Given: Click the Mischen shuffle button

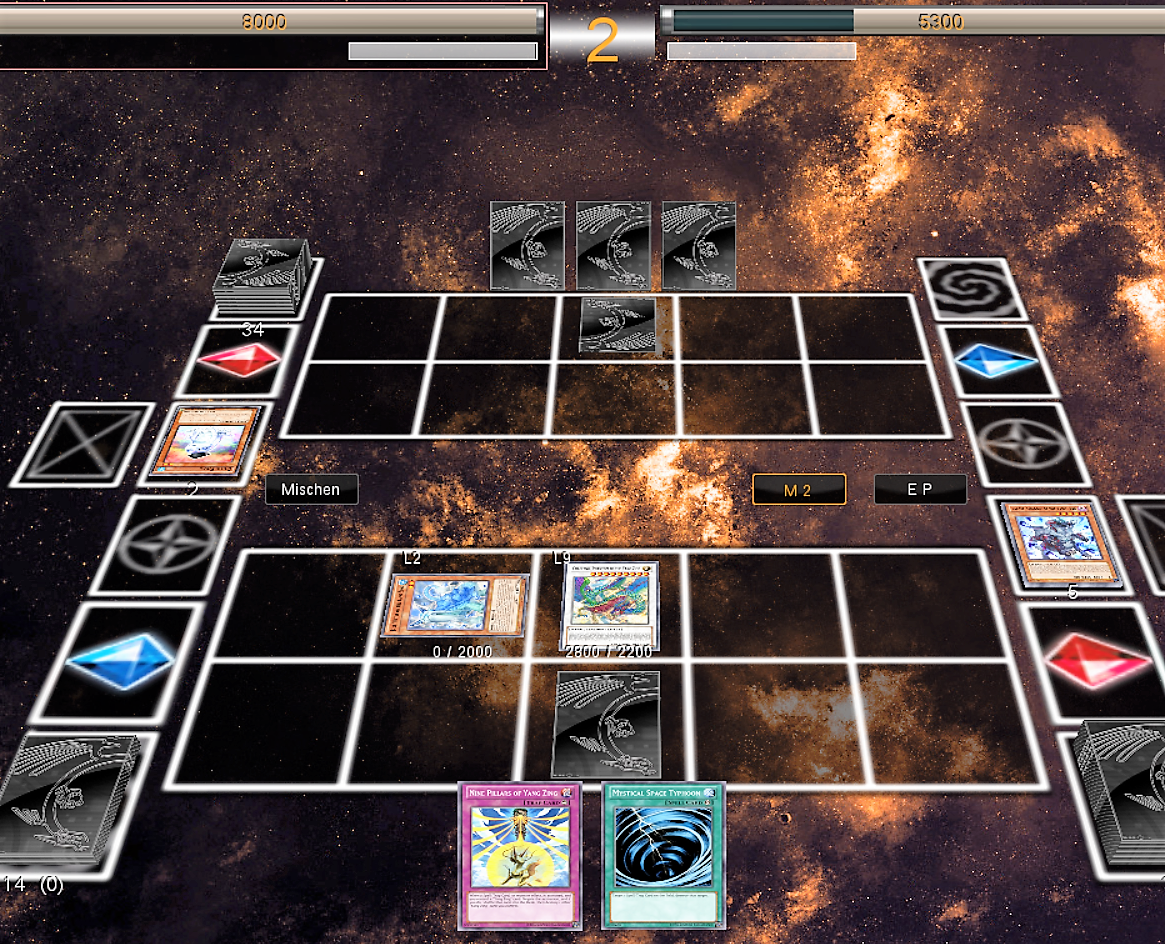Looking at the screenshot, I should coord(311,490).
